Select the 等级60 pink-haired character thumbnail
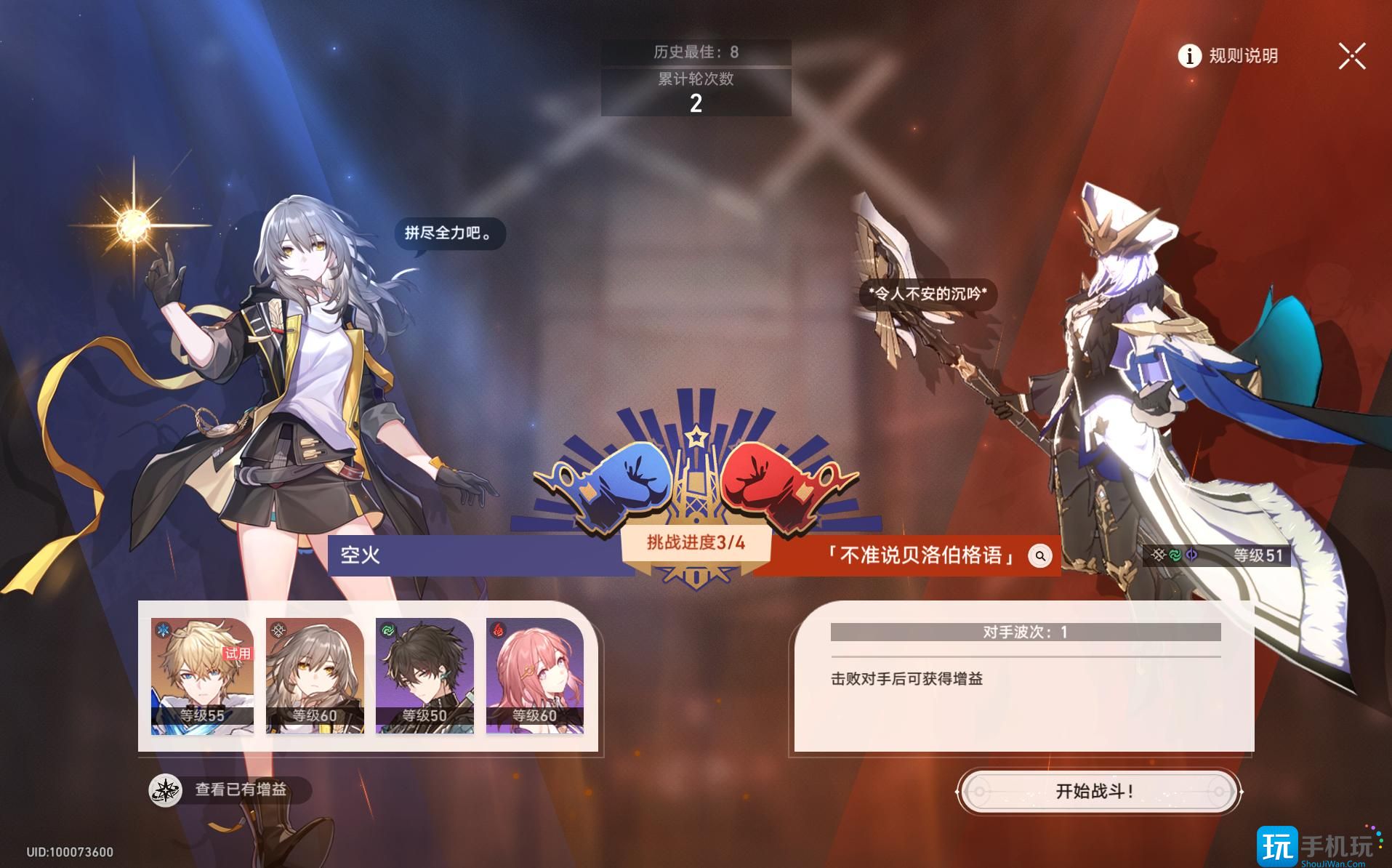 (x=535, y=676)
